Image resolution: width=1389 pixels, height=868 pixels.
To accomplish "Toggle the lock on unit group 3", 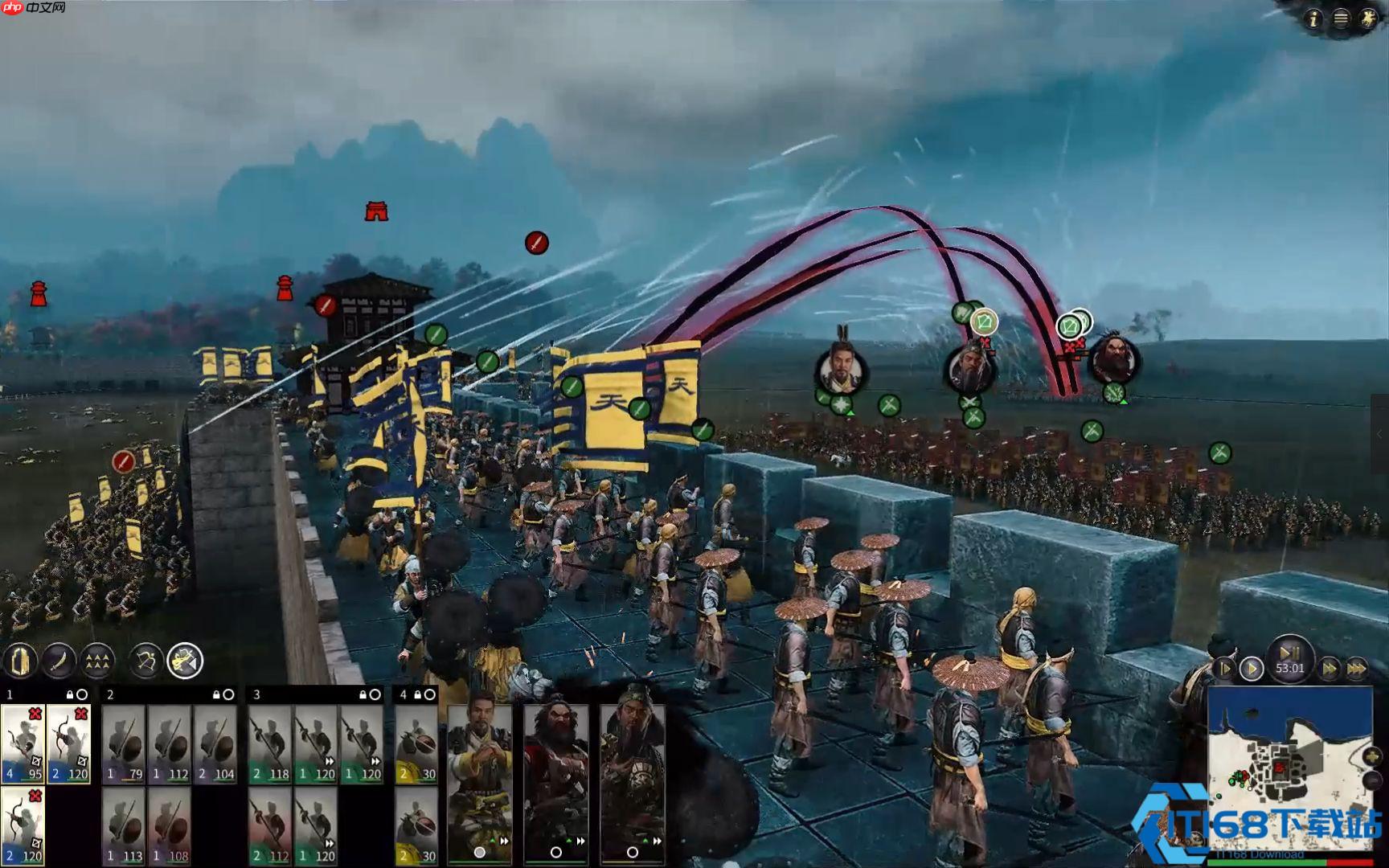I will click(x=363, y=694).
